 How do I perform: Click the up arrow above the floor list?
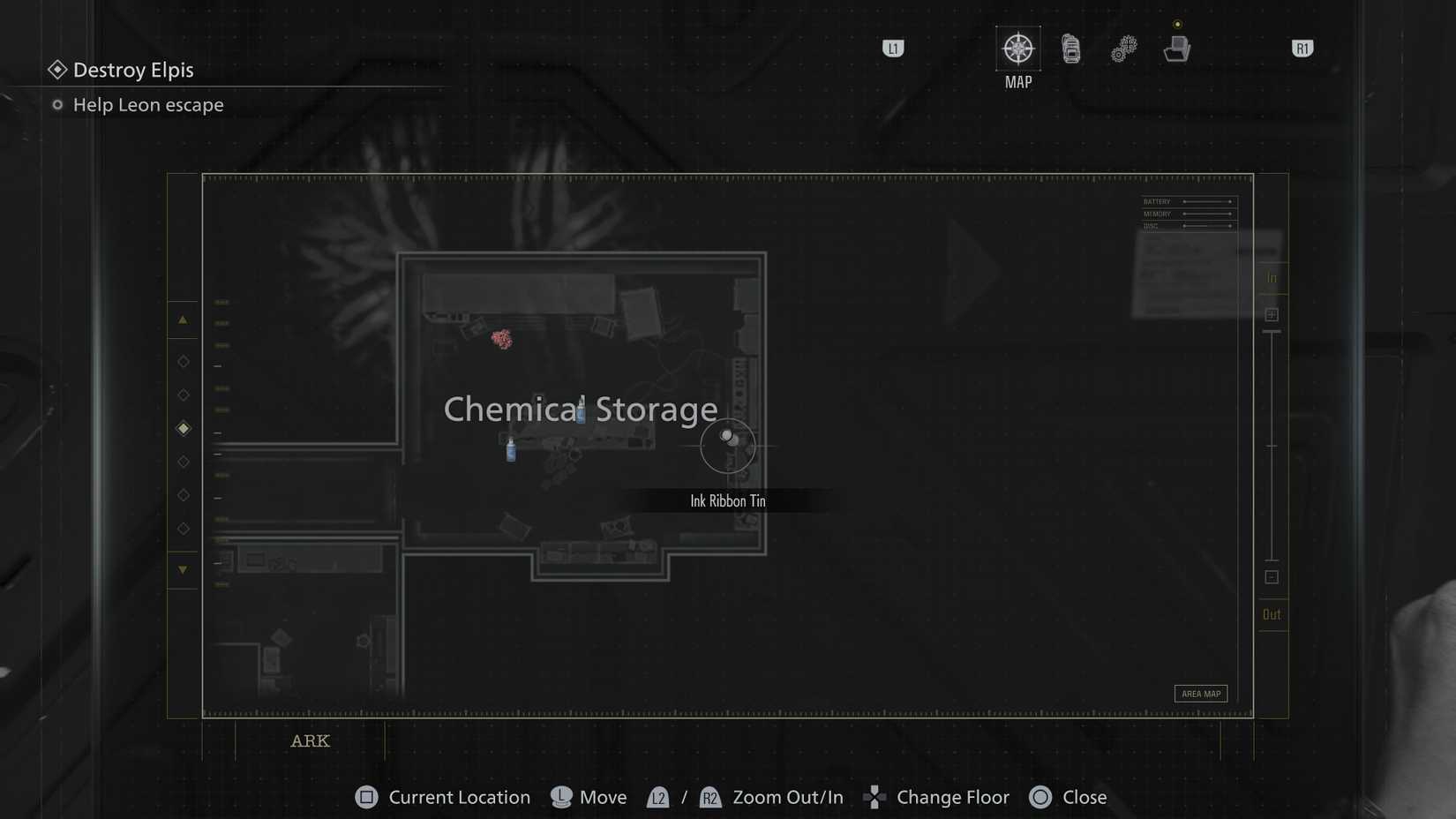pos(184,319)
